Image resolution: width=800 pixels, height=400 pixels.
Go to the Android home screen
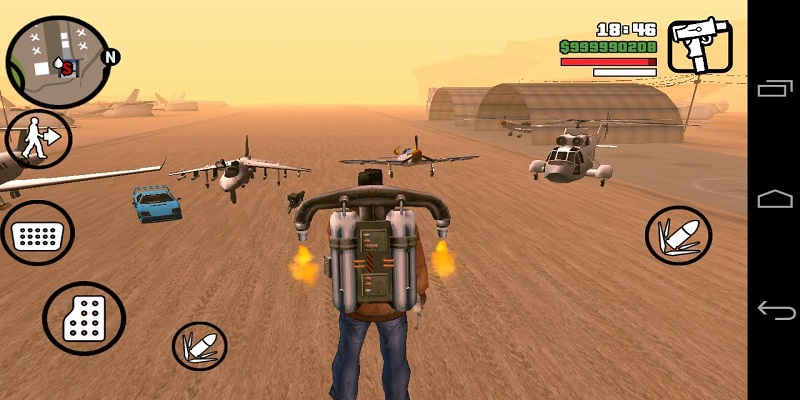tap(775, 199)
